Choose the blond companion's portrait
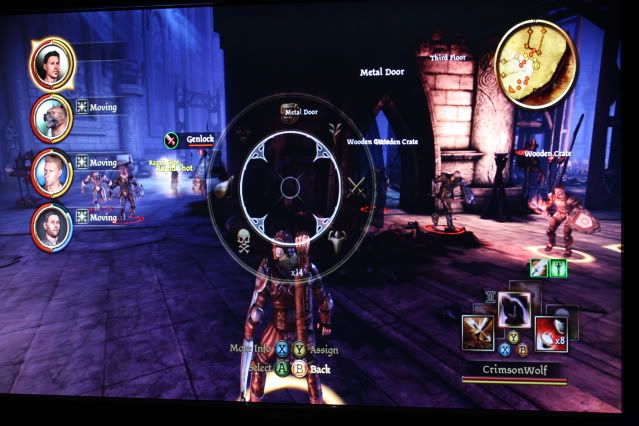The width and height of the screenshot is (639, 426). point(50,174)
